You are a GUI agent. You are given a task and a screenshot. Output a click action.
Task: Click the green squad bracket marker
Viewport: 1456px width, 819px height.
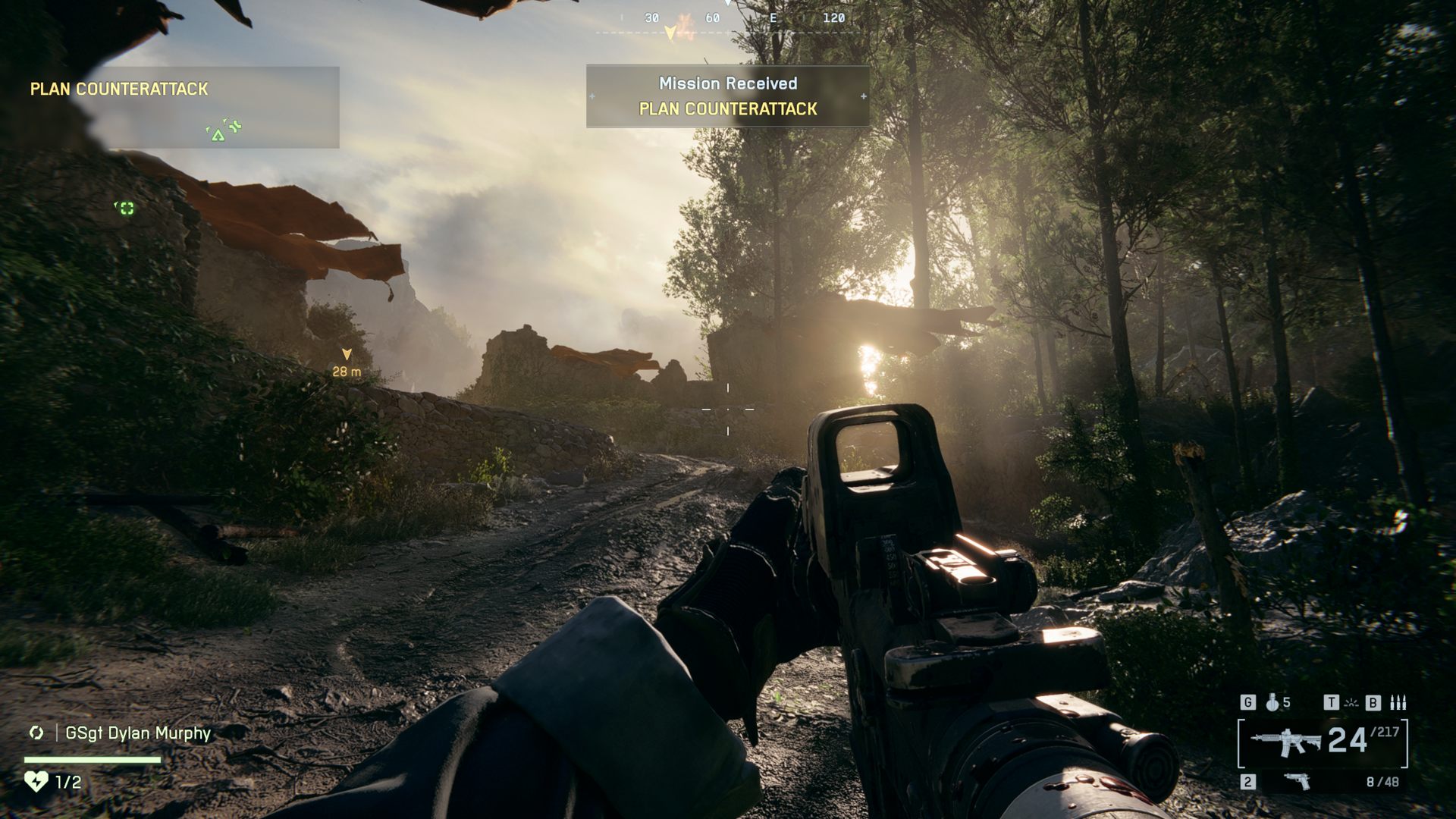[127, 208]
